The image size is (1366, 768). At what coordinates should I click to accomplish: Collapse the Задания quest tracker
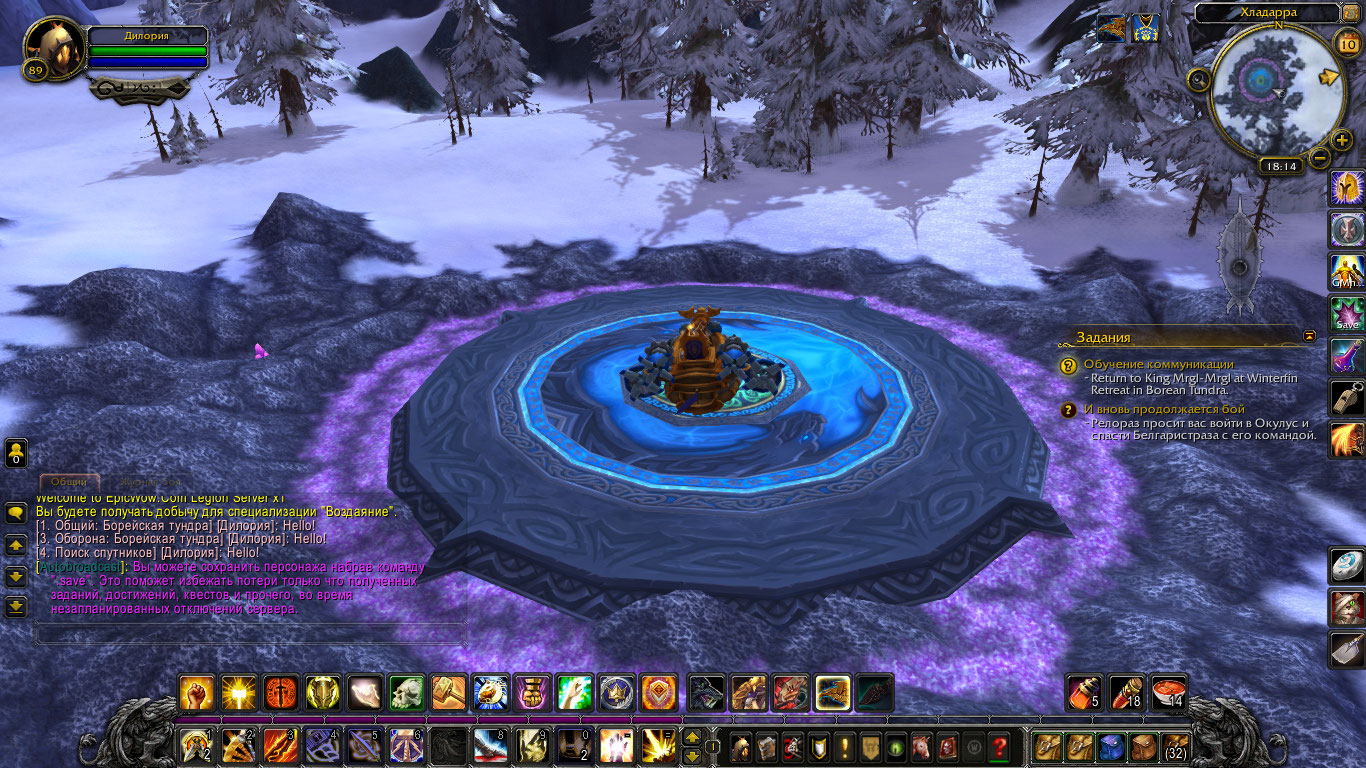[1310, 336]
